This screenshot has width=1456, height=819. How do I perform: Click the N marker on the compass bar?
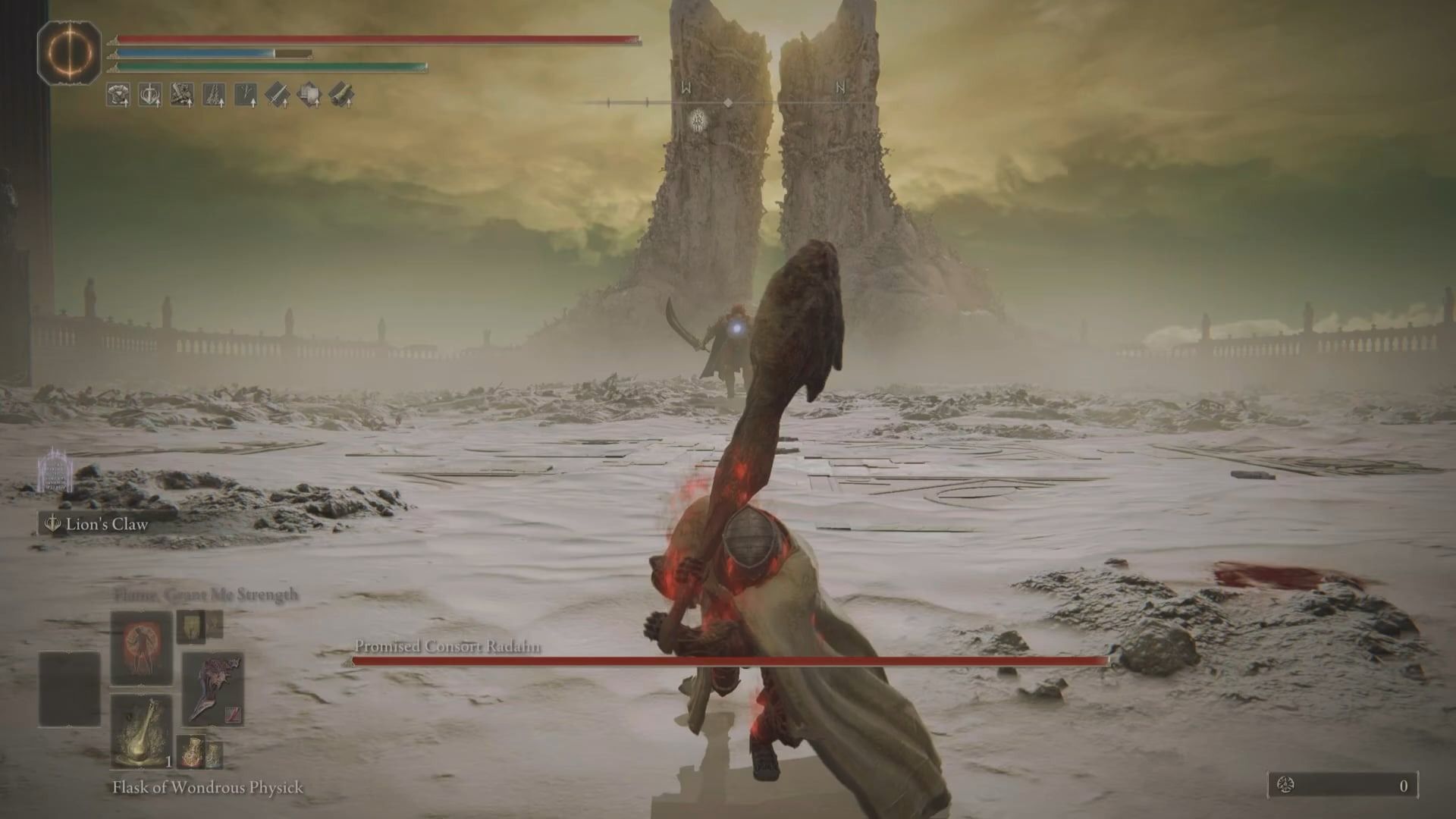click(840, 88)
